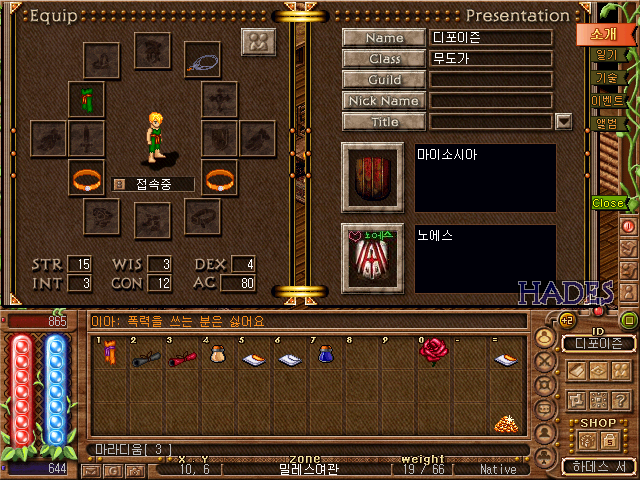640x480 pixels.
Task: Select the blue potion in inventory
Action: click(x=325, y=353)
